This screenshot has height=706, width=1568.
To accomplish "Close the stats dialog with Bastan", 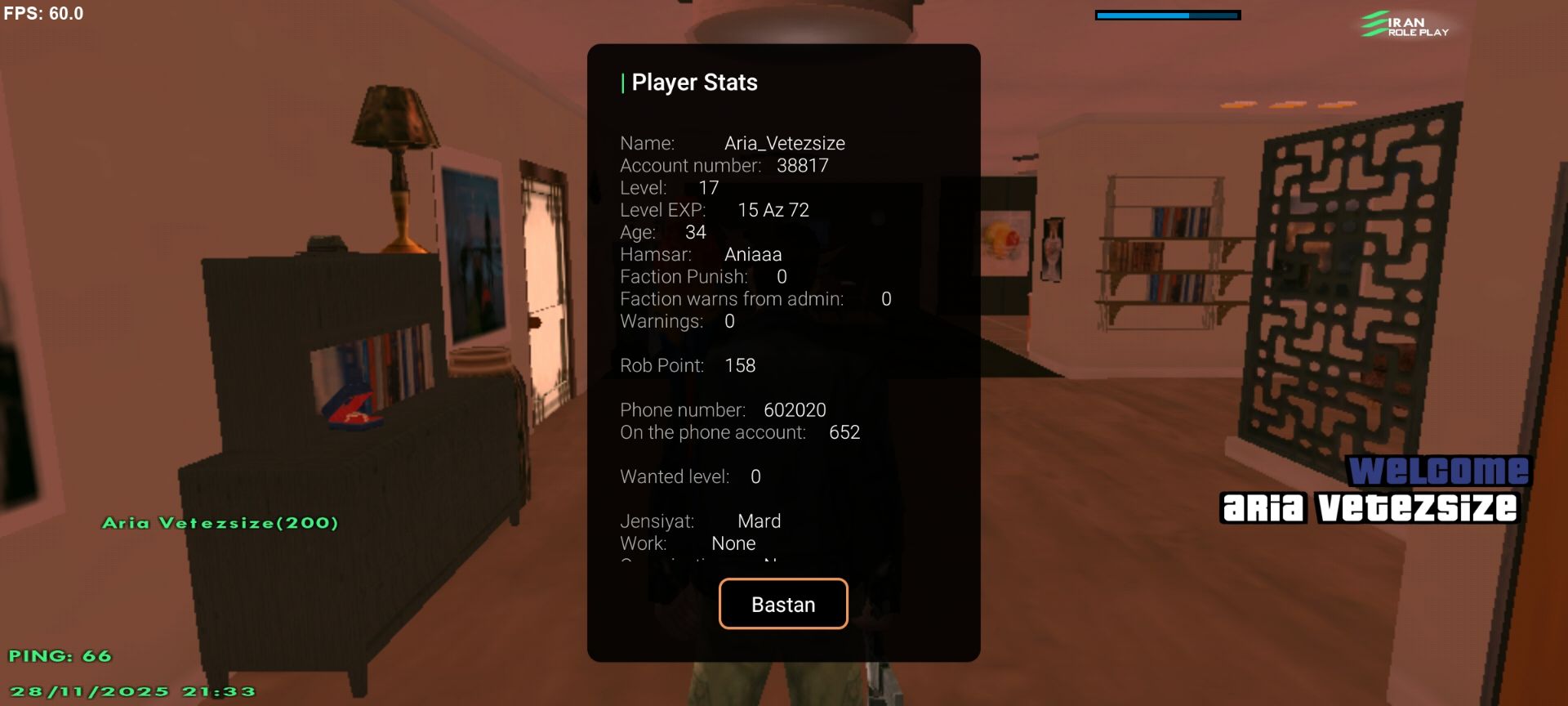I will coord(782,604).
